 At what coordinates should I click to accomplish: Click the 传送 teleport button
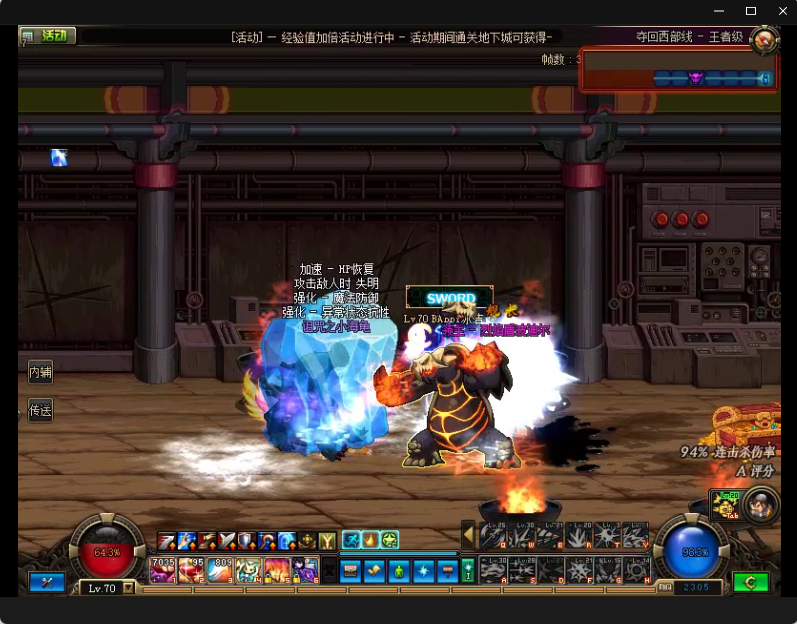tap(40, 410)
